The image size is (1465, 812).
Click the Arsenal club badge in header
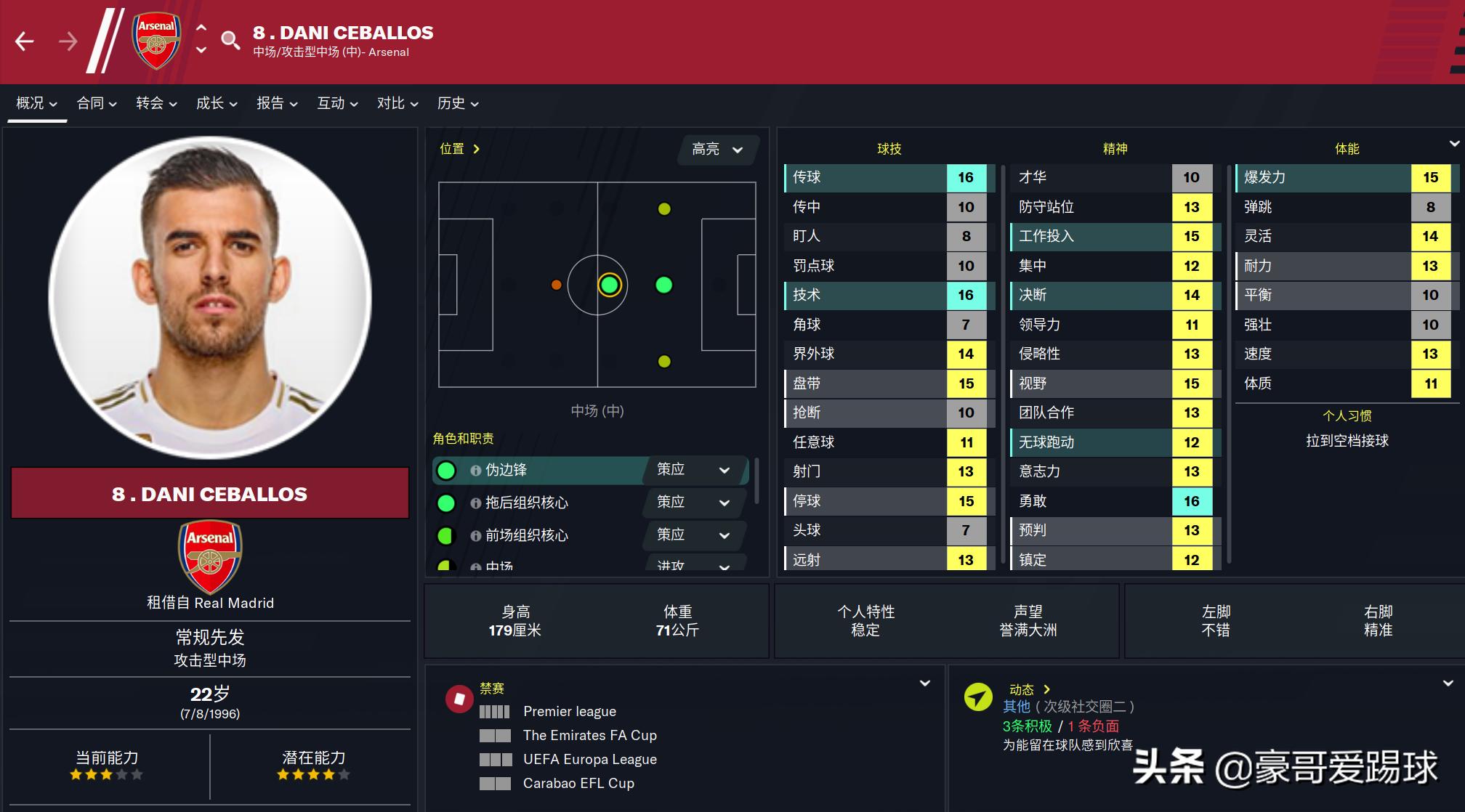tap(156, 41)
